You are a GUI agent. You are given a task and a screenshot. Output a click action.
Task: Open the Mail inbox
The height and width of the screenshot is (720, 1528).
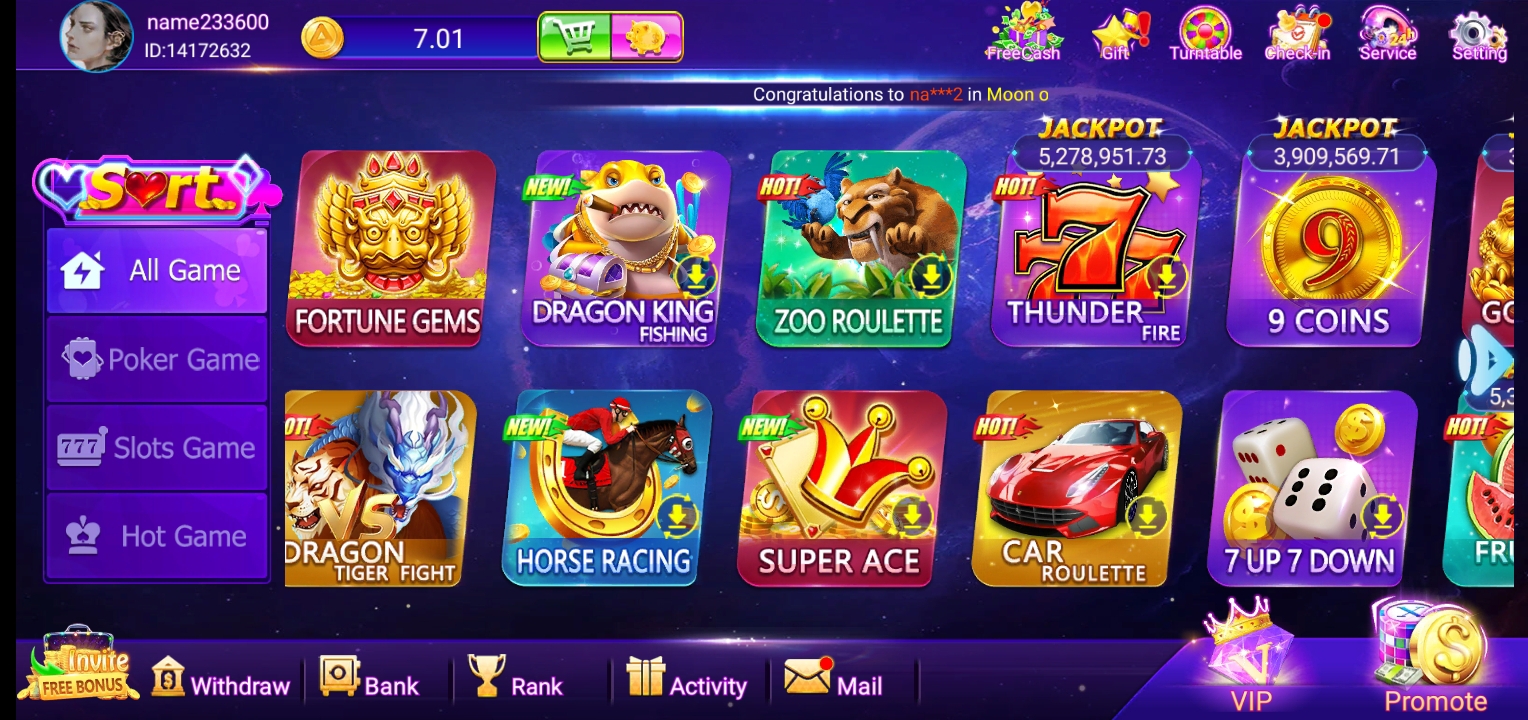pyautogui.click(x=834, y=683)
